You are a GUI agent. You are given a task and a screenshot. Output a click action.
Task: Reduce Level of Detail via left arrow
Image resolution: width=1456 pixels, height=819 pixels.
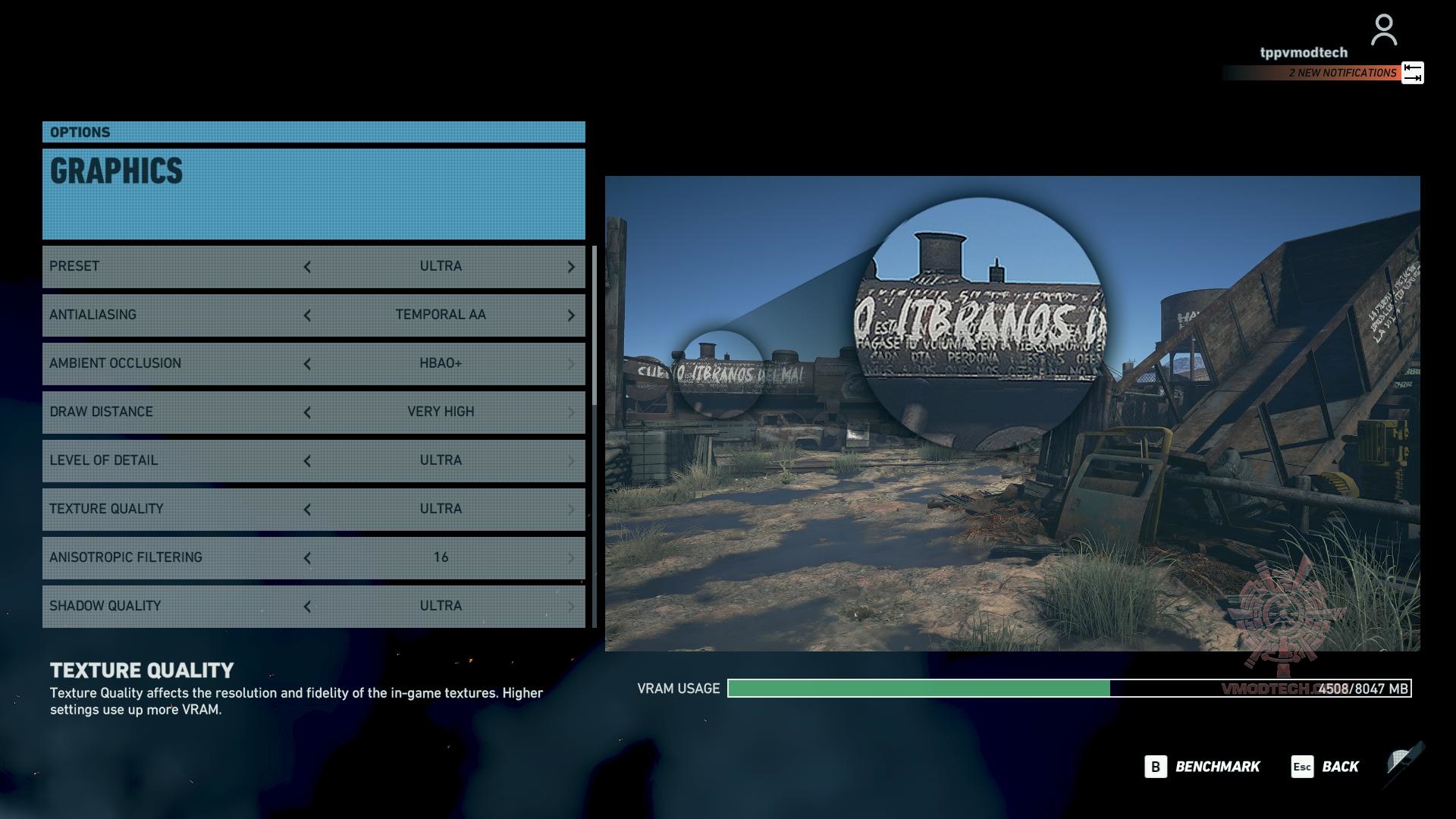click(307, 461)
